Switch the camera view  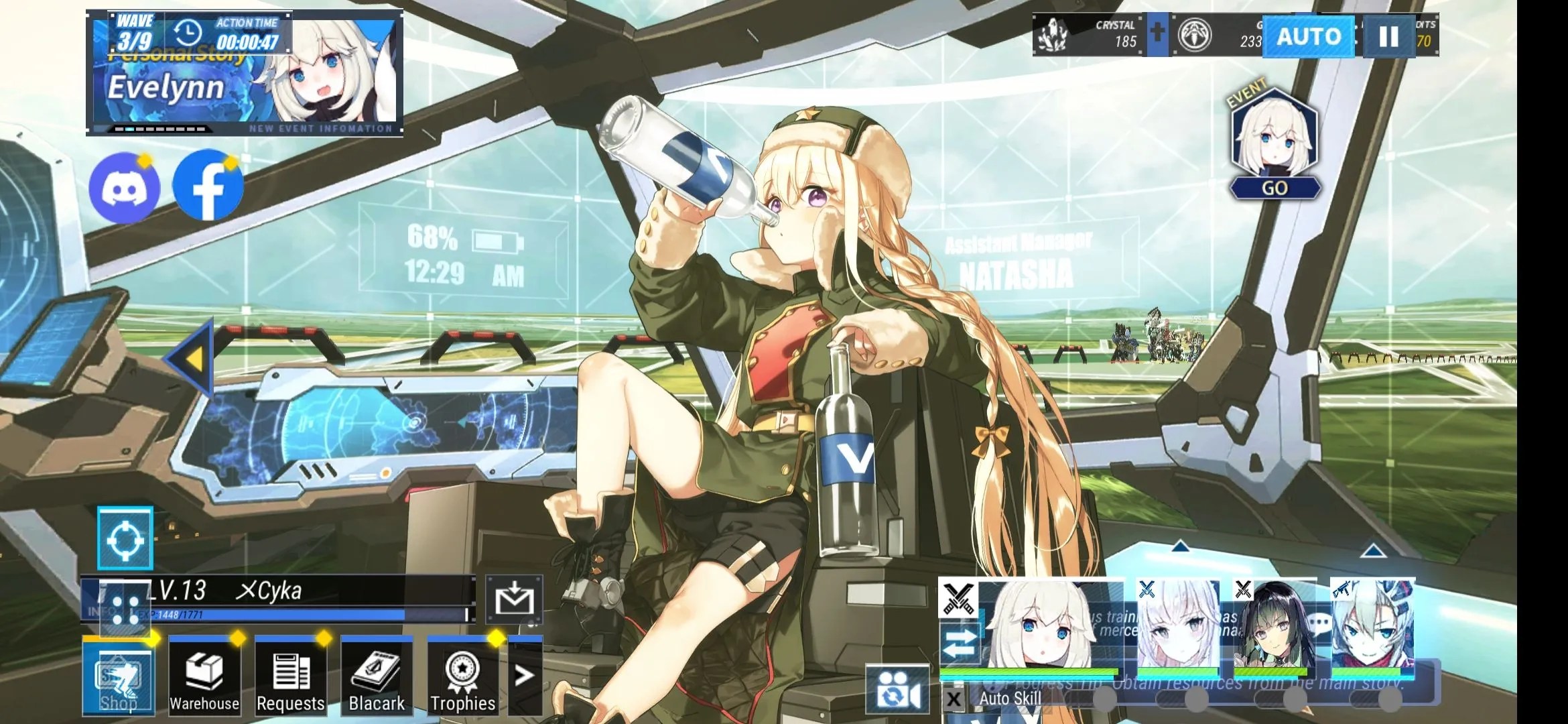pos(897,689)
